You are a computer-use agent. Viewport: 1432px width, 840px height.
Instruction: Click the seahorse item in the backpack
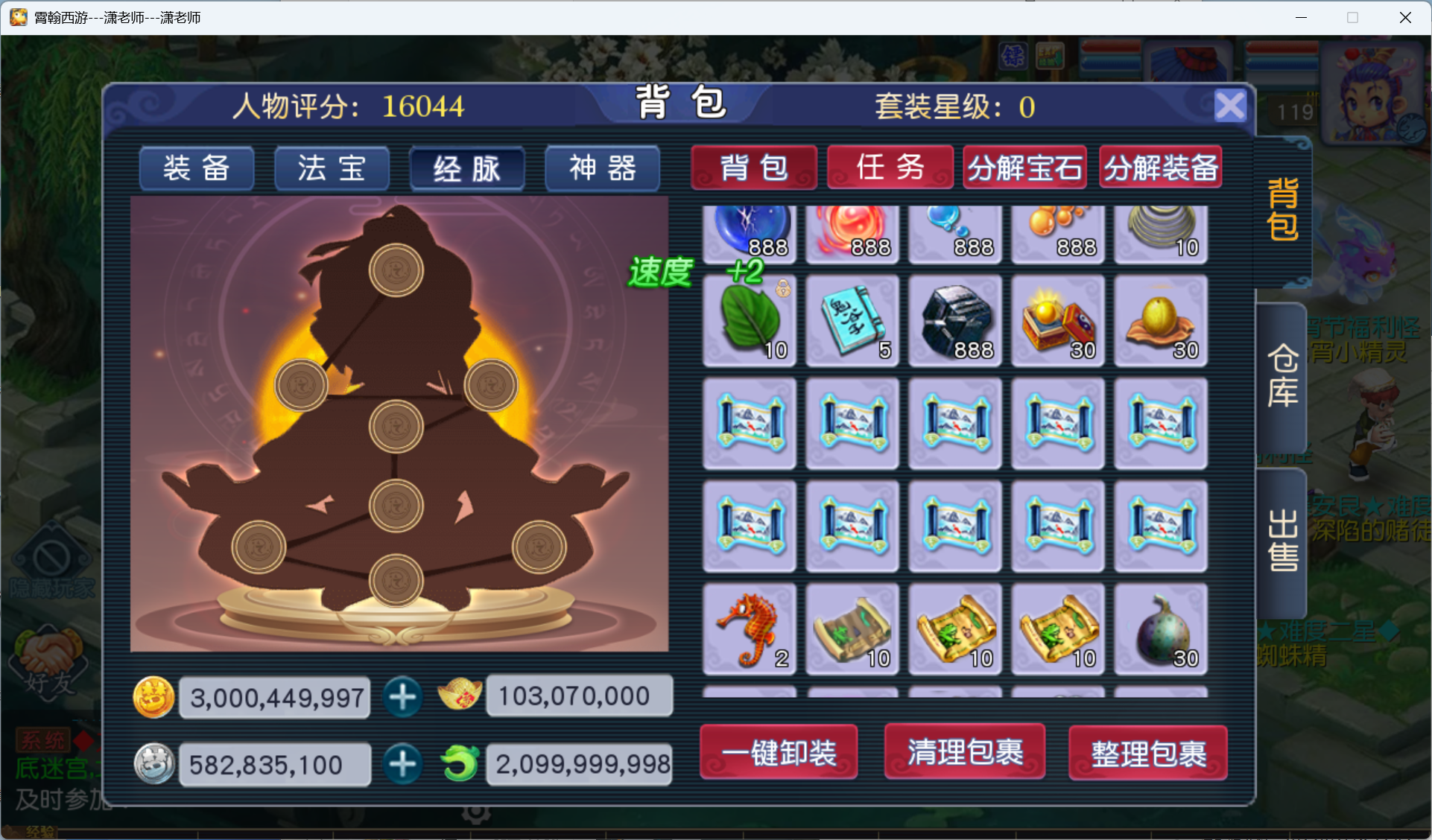[749, 629]
